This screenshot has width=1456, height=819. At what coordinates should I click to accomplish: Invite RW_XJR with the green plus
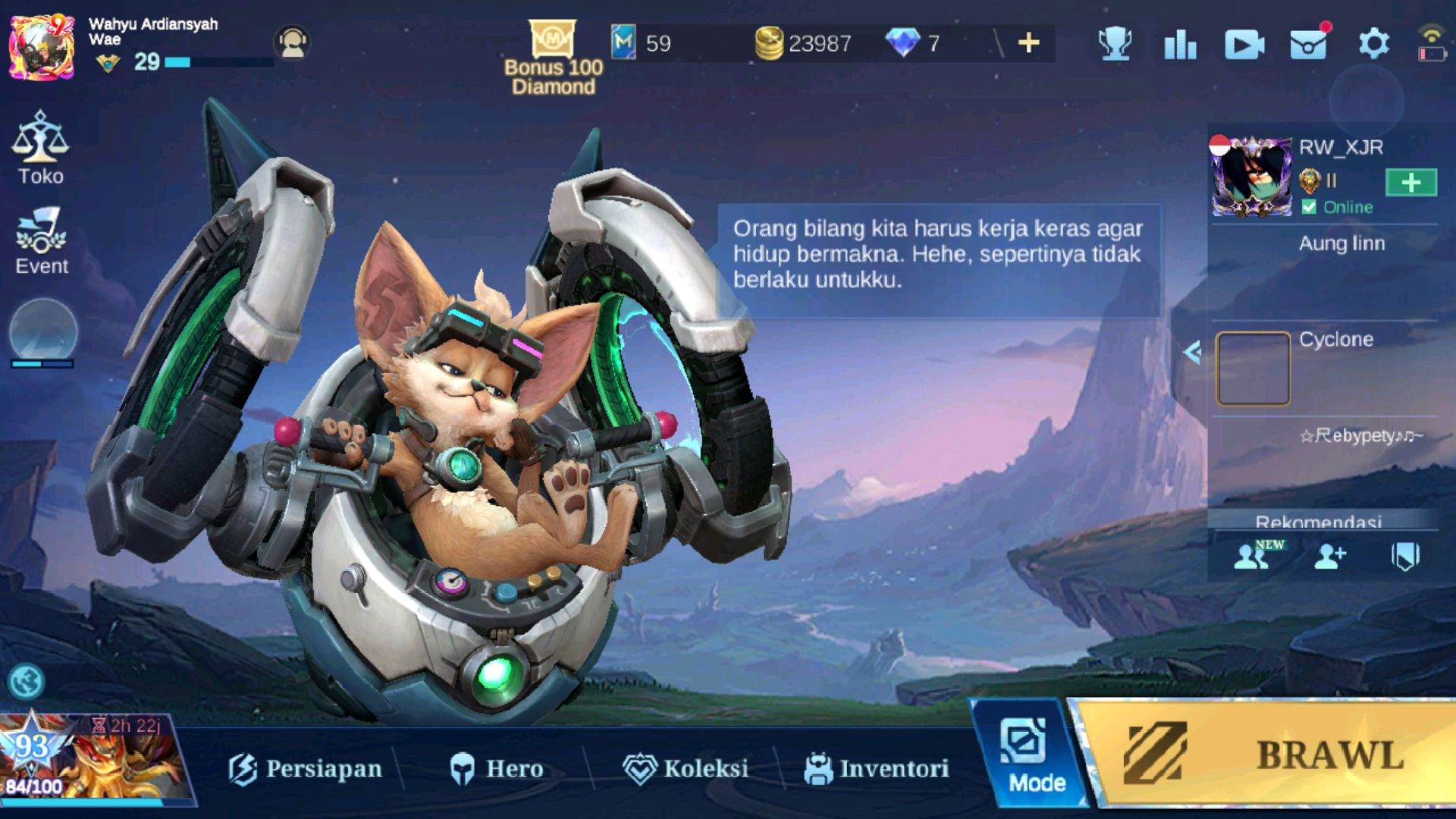point(1410,183)
